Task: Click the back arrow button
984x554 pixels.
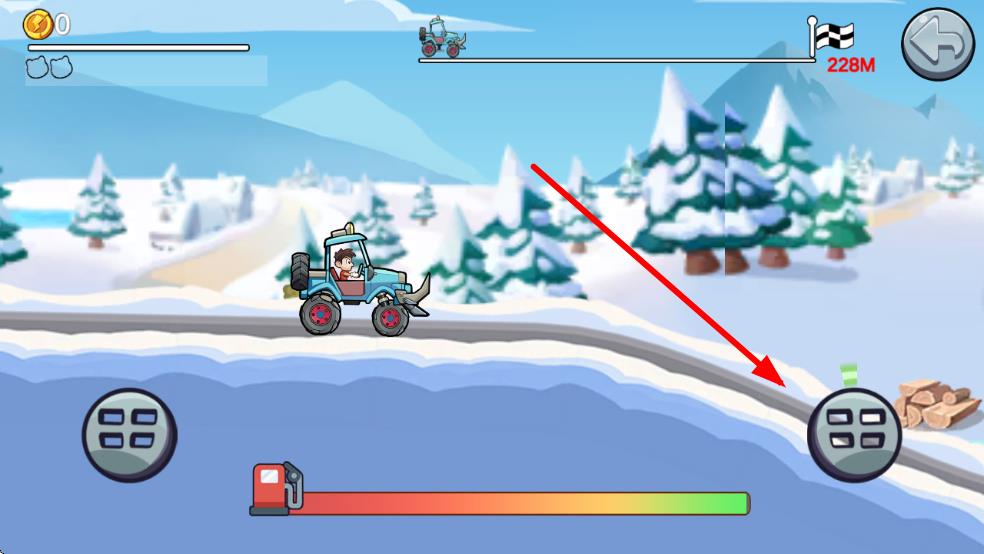Action: [x=938, y=46]
